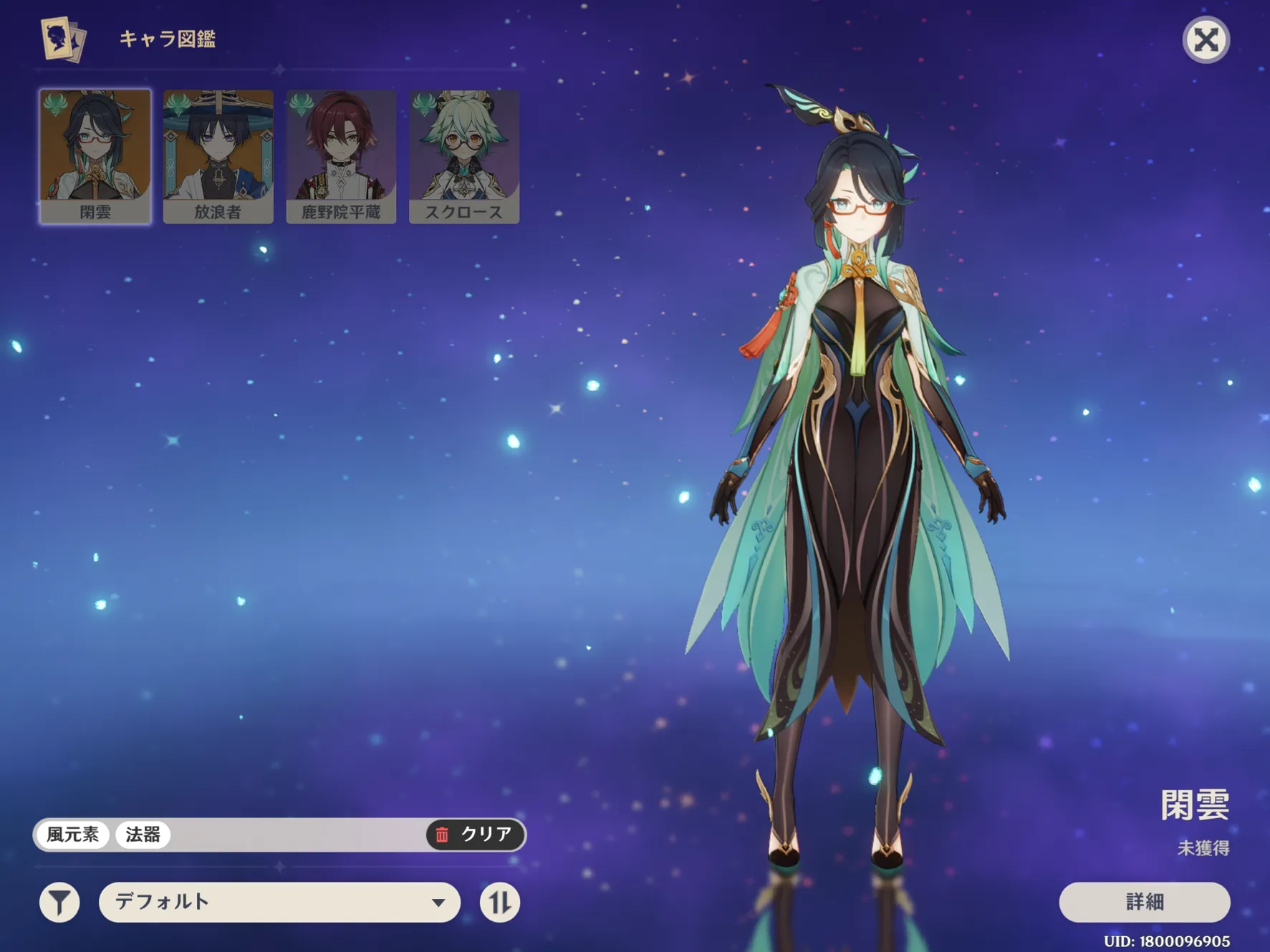1270x952 pixels.
Task: Remove the 法器 filter tag
Action: point(143,835)
